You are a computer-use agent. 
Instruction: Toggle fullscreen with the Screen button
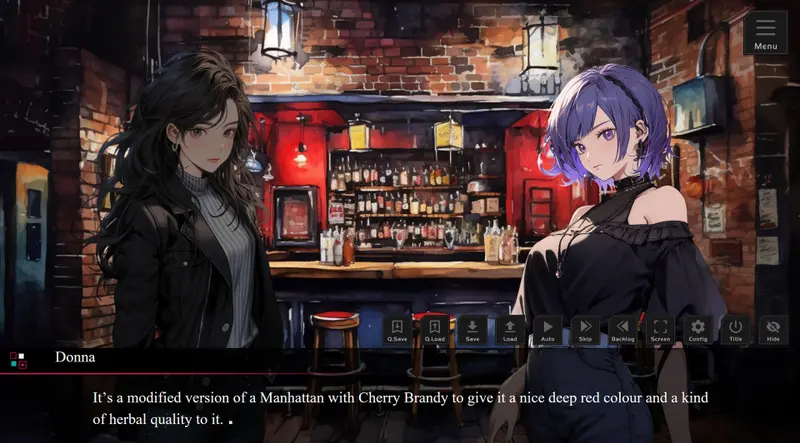click(660, 330)
